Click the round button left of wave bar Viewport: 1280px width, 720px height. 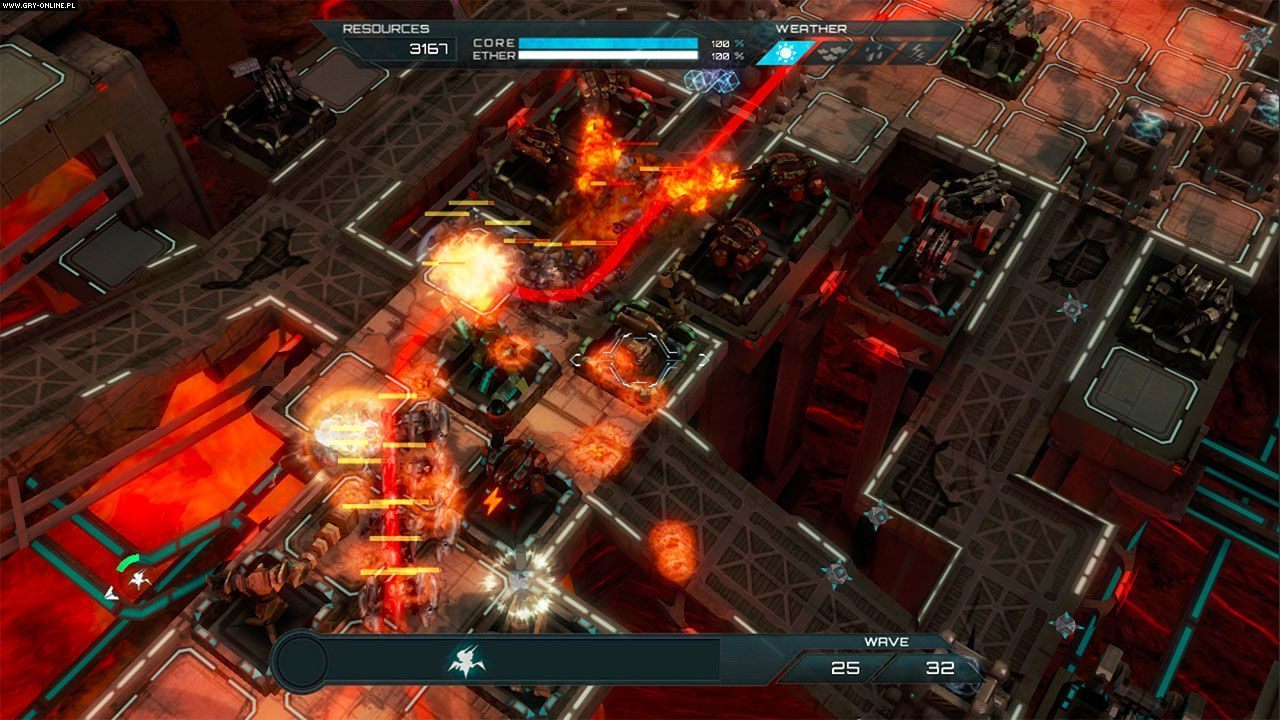coord(300,661)
